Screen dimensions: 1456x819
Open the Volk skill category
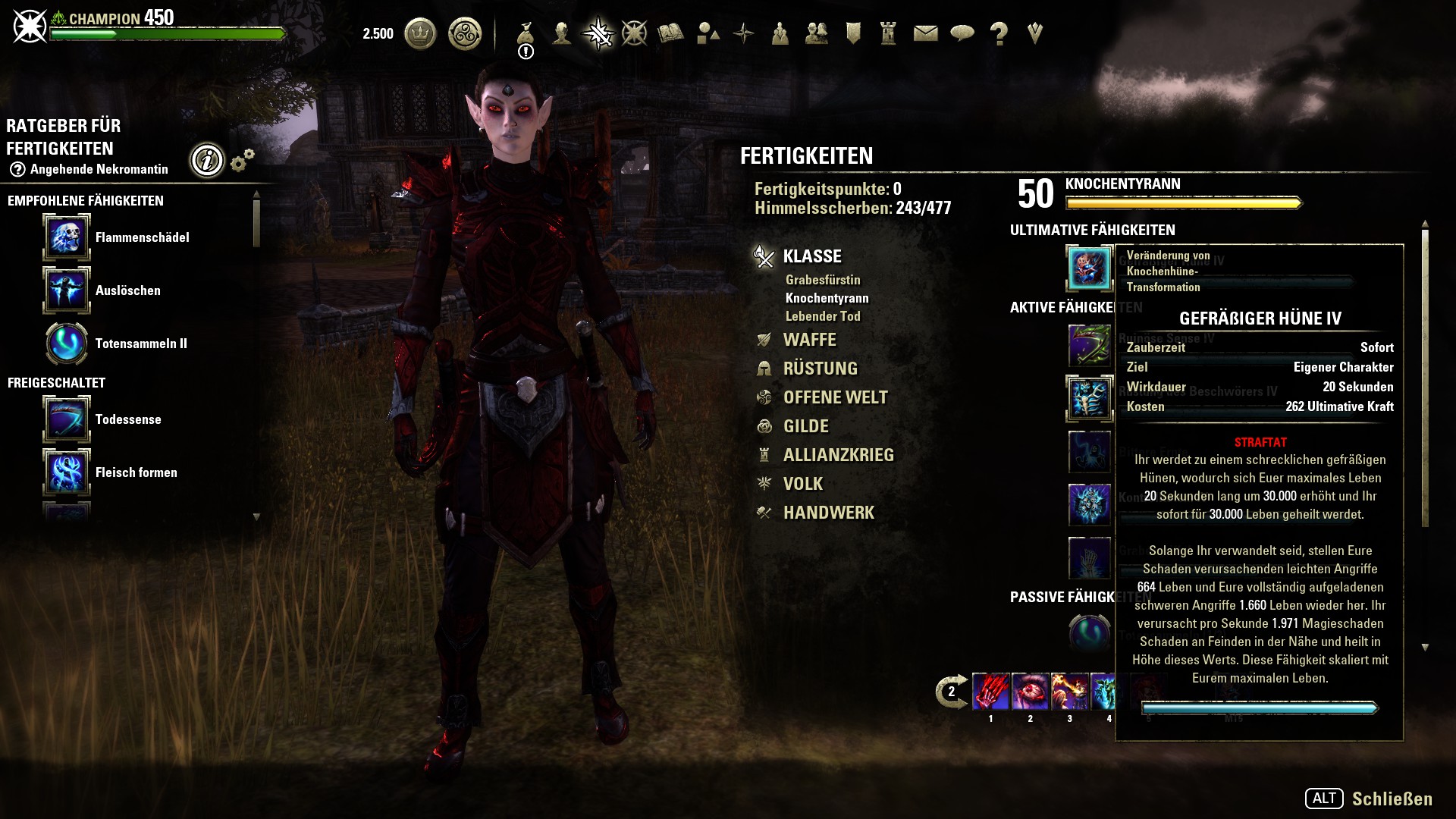click(x=802, y=484)
